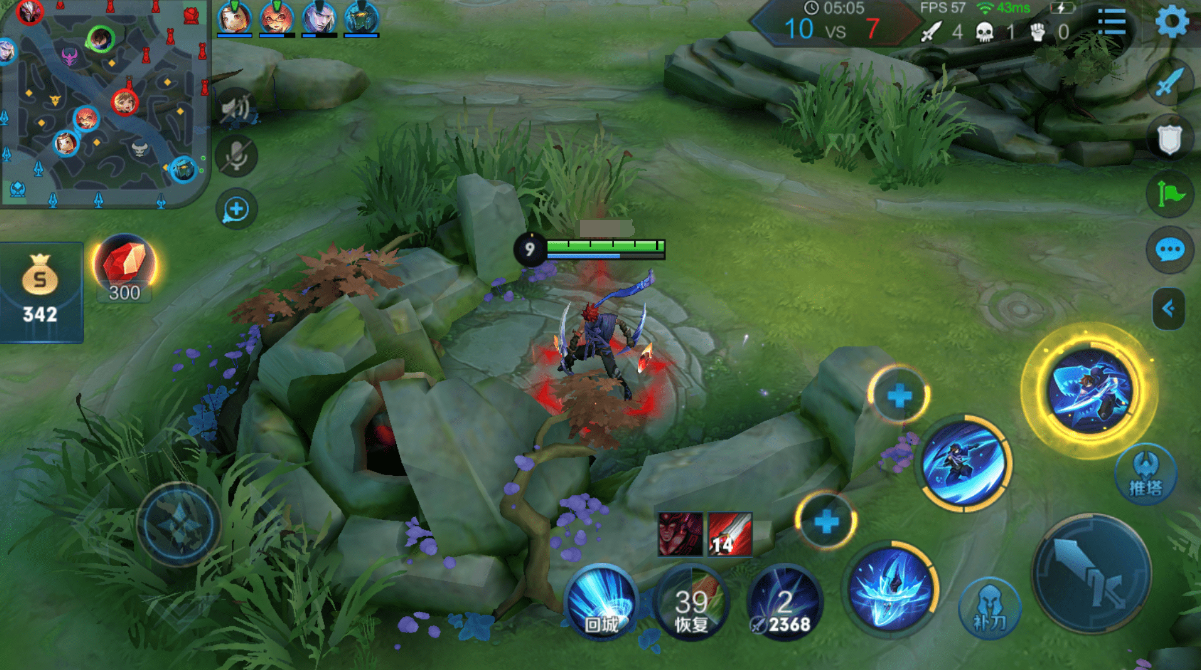
Task: Upgrade the second skill with the plus button
Action: tap(899, 397)
